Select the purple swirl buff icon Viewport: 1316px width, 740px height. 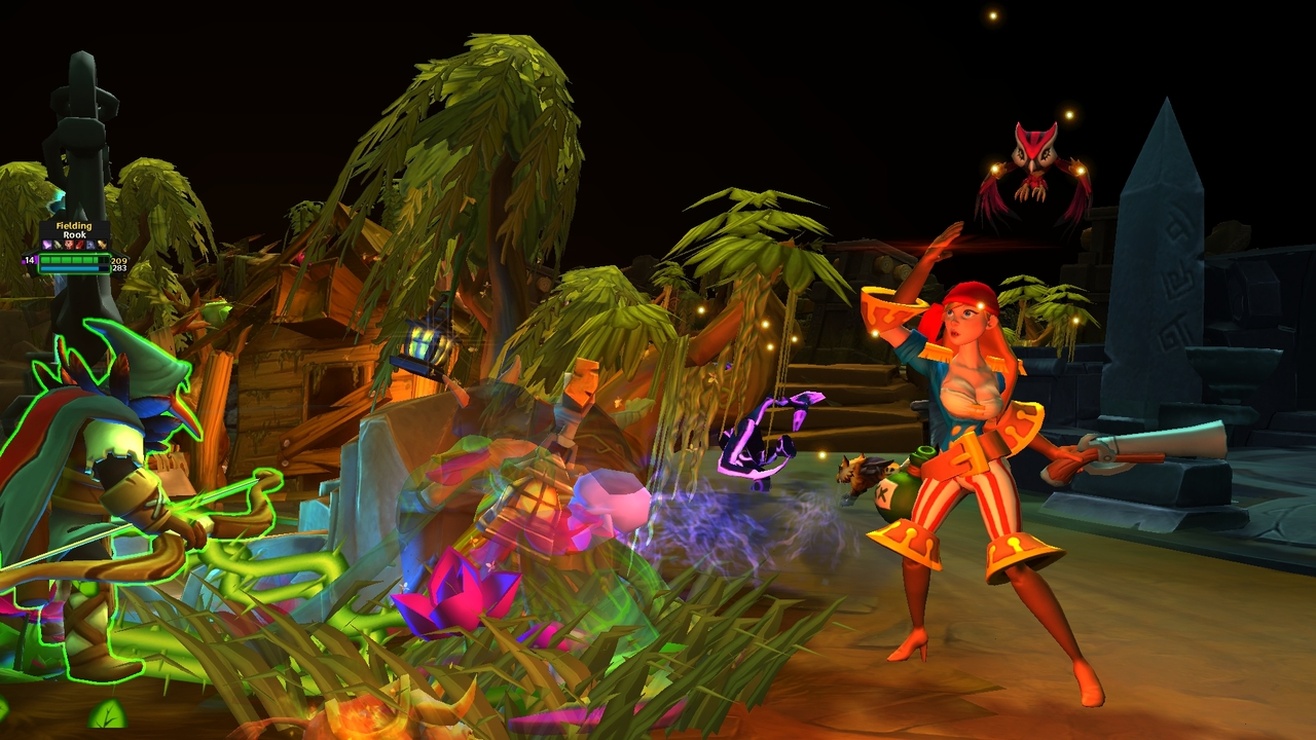(x=47, y=245)
